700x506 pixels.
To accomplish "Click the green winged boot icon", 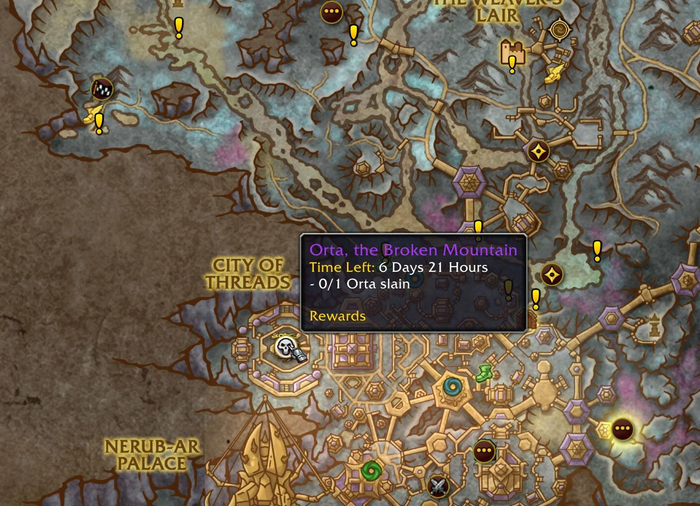I will pyautogui.click(x=483, y=373).
